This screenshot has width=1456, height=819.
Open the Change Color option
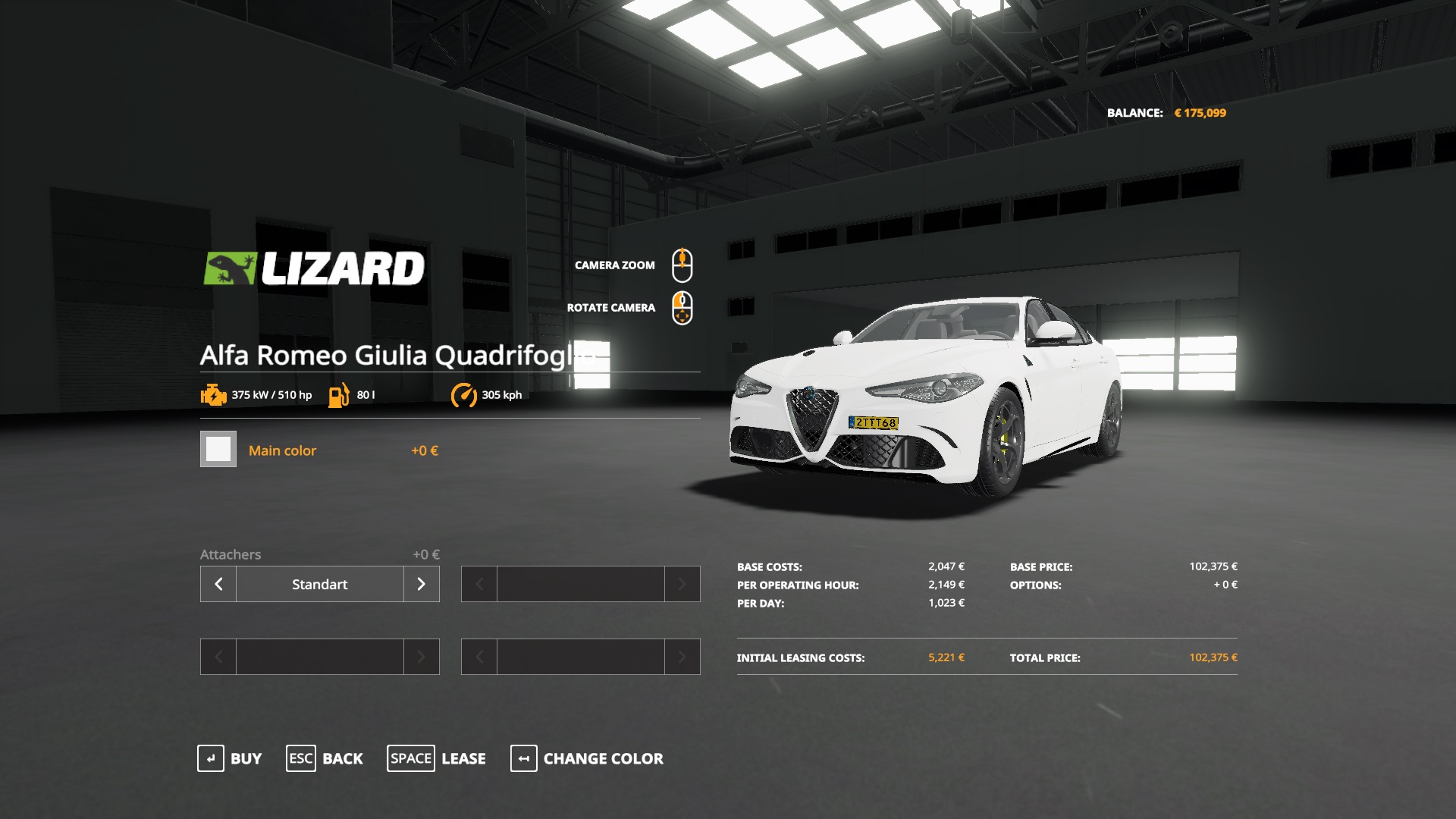587,758
